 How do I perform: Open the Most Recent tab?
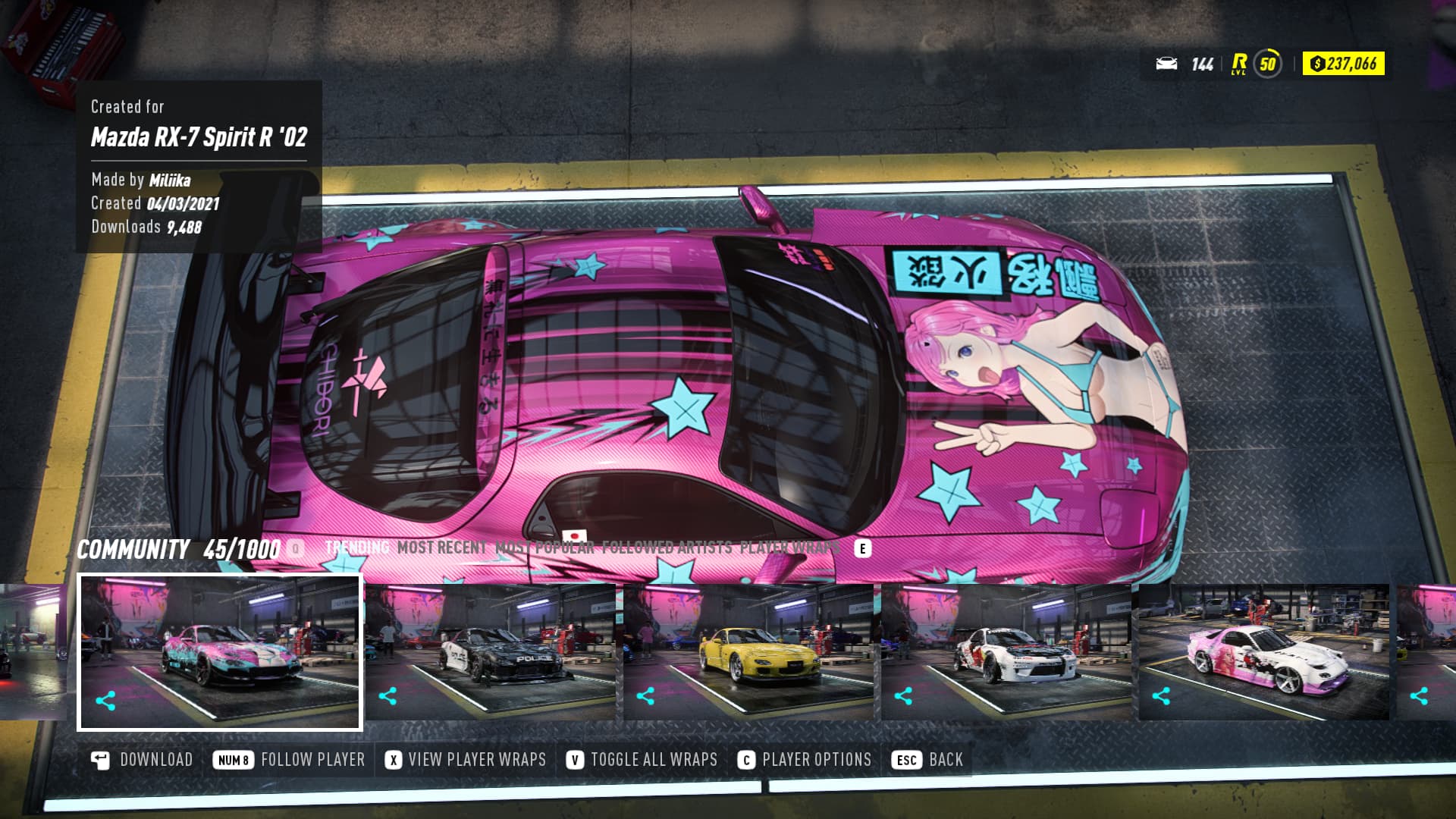point(442,548)
